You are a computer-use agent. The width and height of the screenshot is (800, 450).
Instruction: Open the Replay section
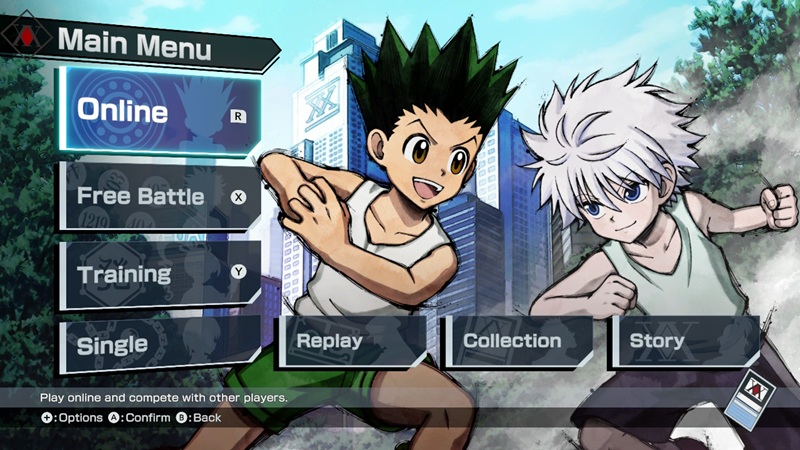(x=352, y=341)
